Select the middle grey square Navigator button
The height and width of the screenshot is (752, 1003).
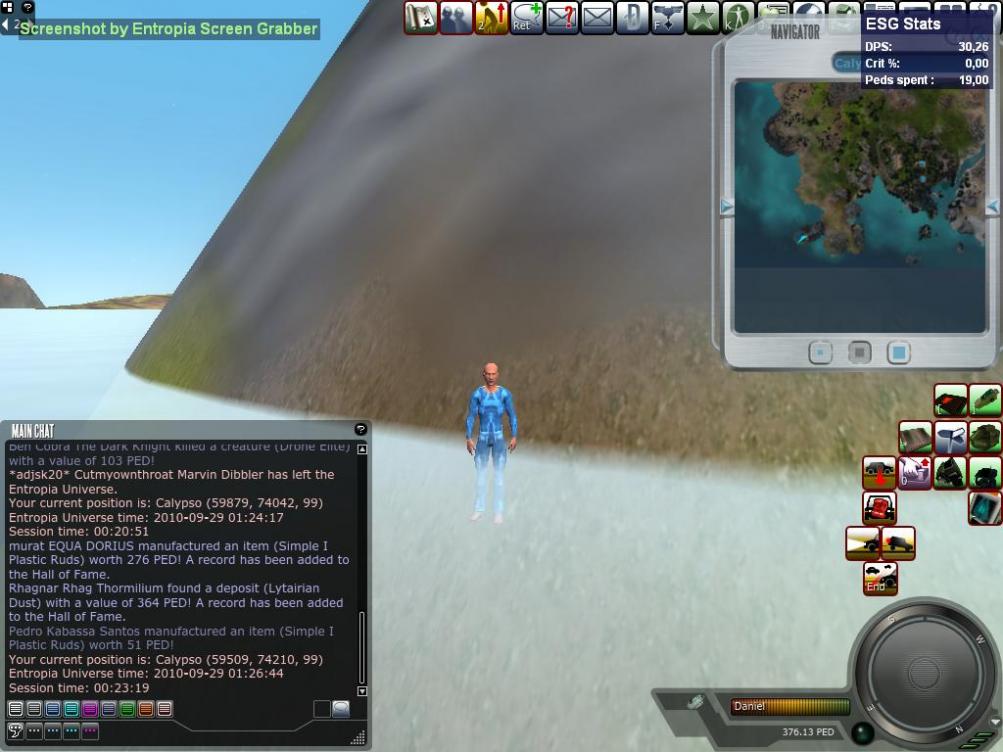[x=859, y=353]
